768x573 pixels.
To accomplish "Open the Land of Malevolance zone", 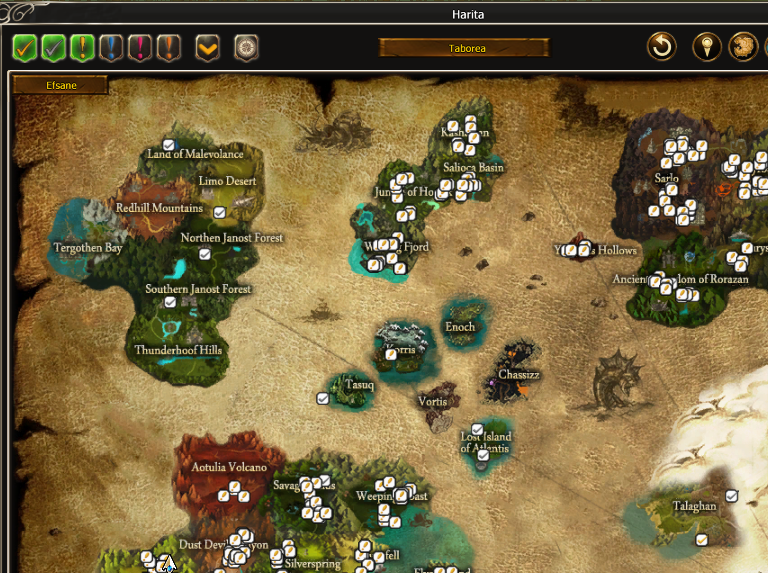I will tap(195, 154).
